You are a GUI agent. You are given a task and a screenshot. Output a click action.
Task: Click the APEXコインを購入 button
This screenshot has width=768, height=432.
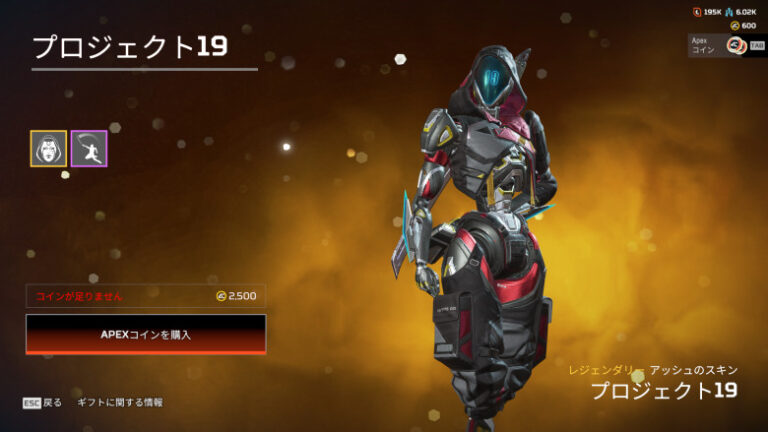click(x=146, y=334)
